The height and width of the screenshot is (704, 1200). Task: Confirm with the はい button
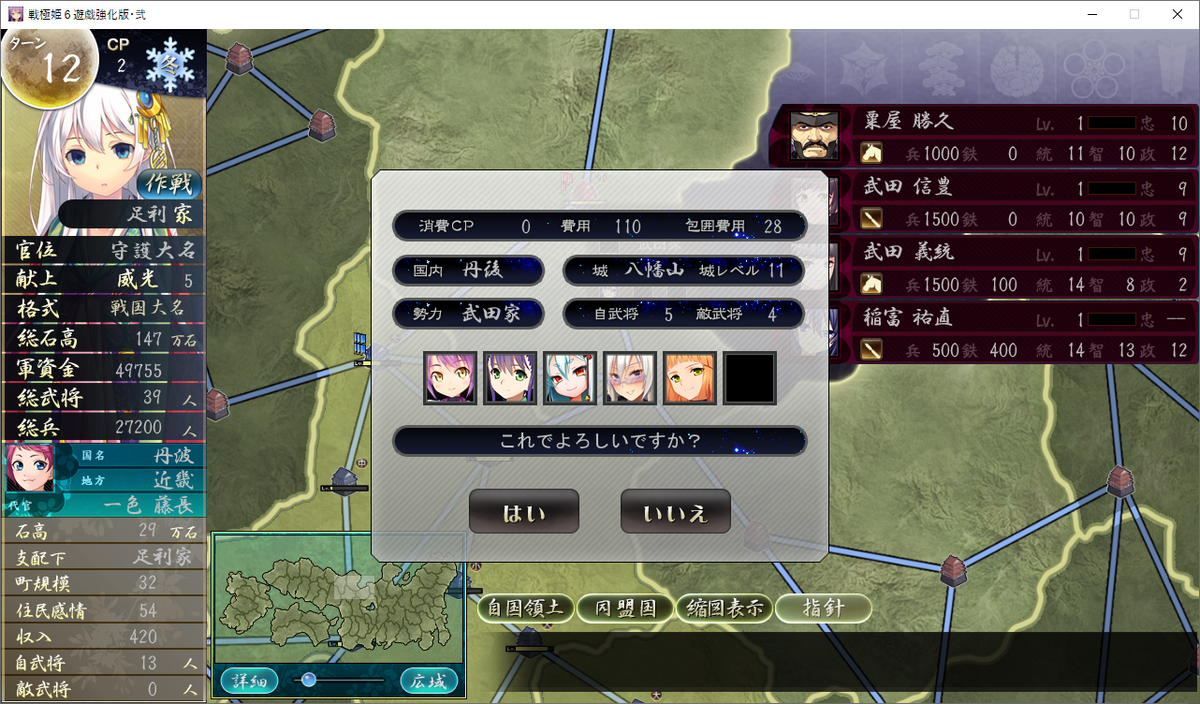coord(524,512)
